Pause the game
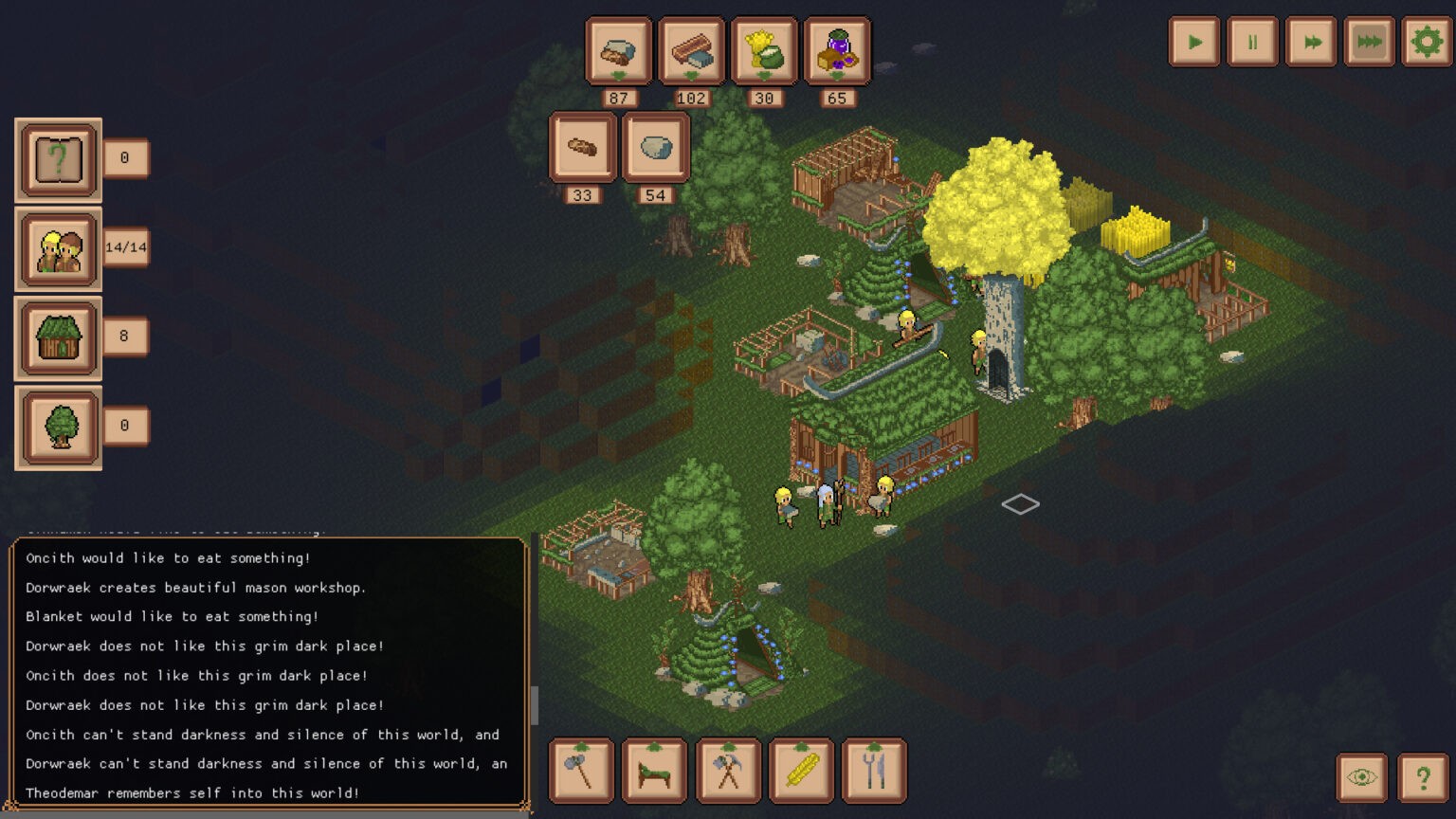The image size is (1456, 819). tap(1252, 42)
